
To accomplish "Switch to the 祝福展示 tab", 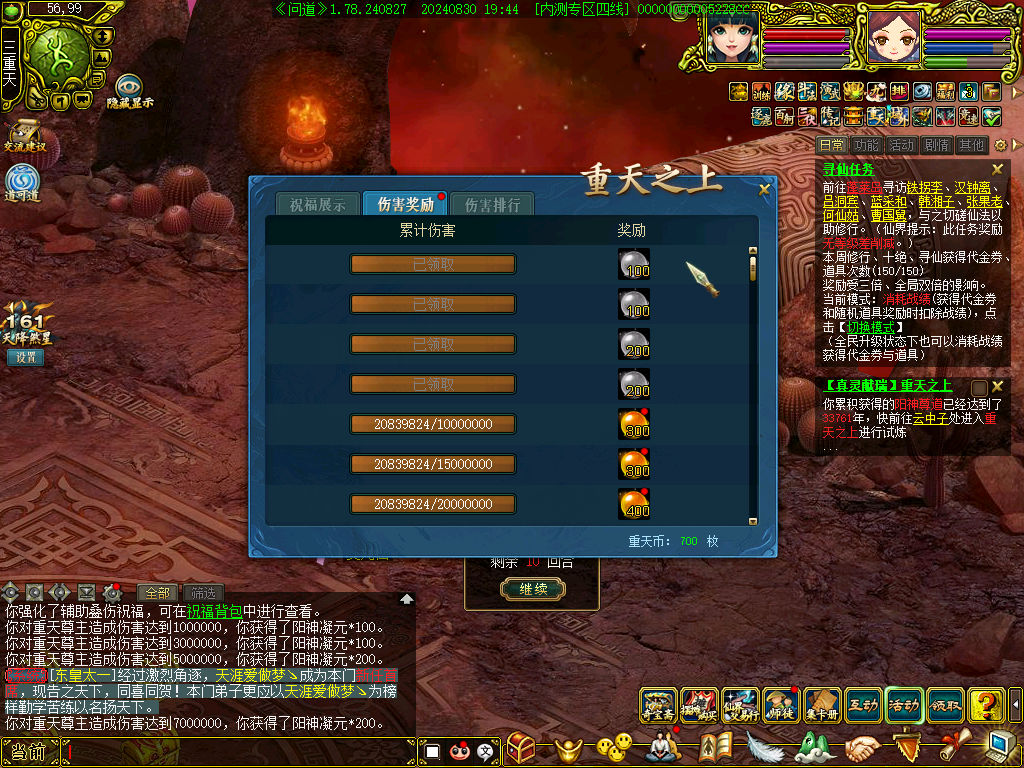I will tap(317, 205).
